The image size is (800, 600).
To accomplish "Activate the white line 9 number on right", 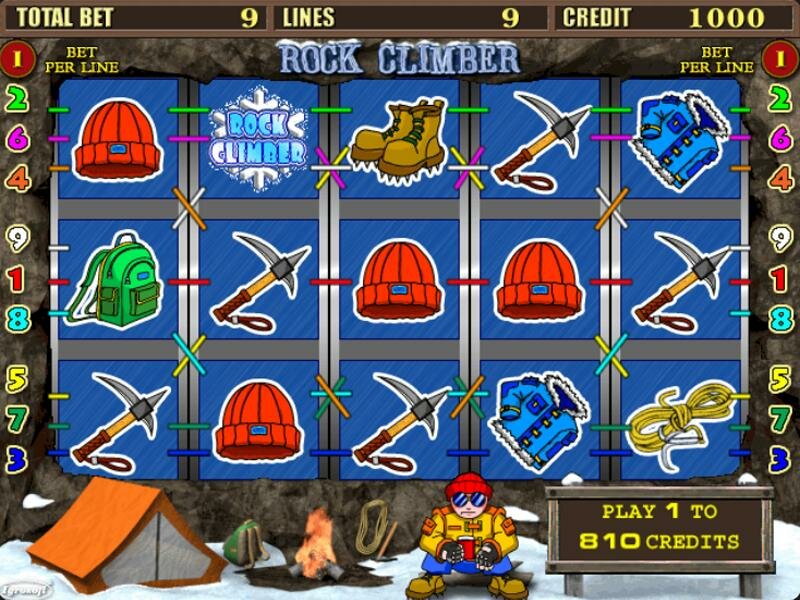I will (x=780, y=239).
